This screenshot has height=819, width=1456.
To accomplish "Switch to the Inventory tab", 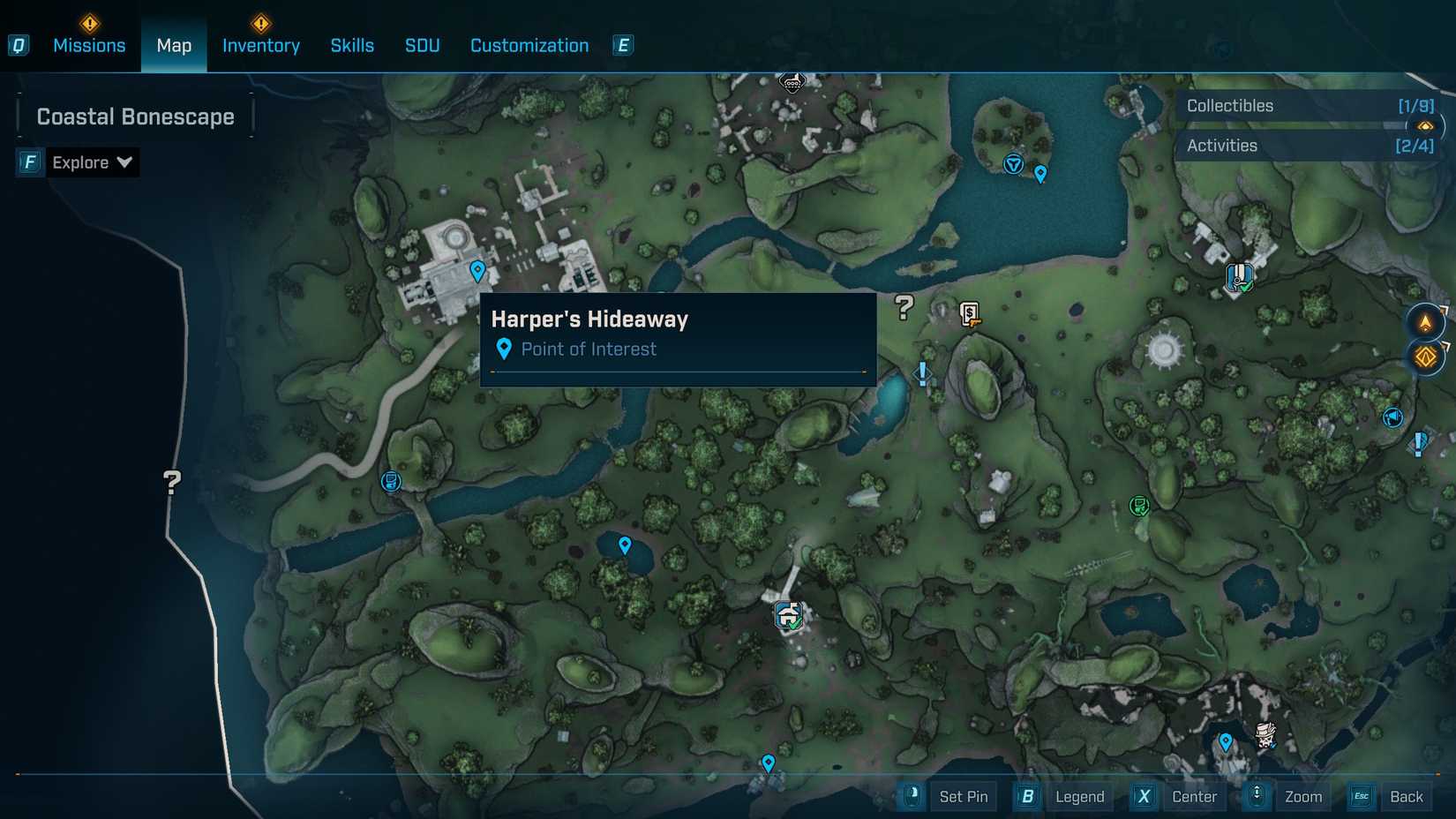I will [260, 45].
